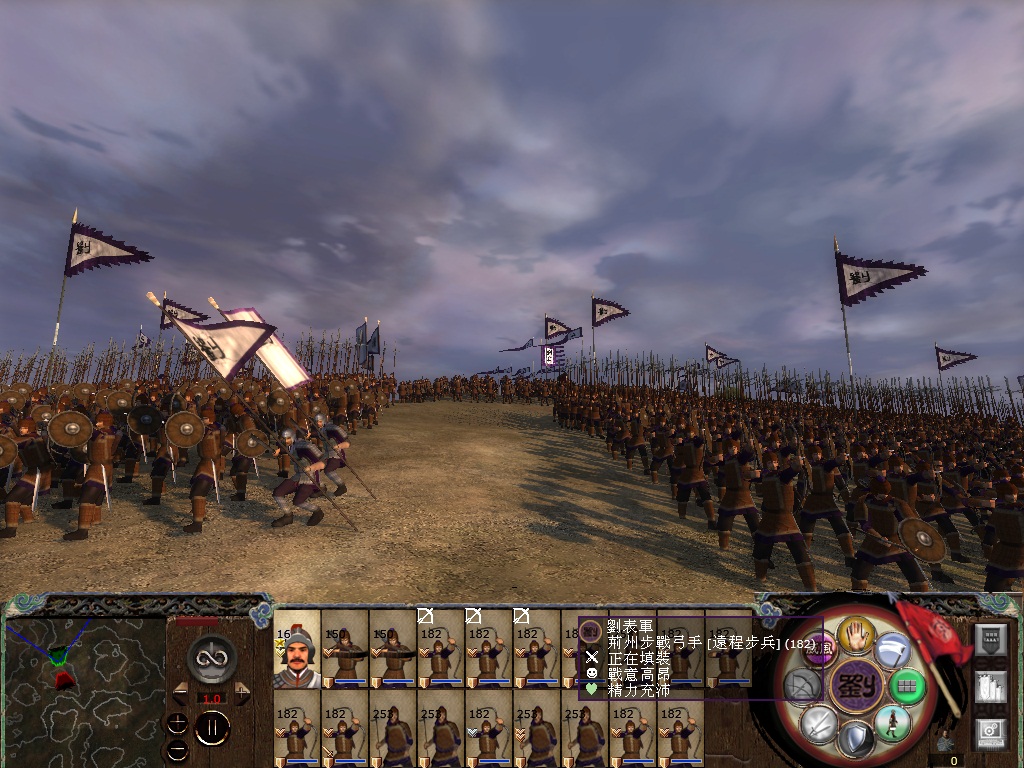Click the green formation grid button
The height and width of the screenshot is (768, 1024).
(x=908, y=686)
